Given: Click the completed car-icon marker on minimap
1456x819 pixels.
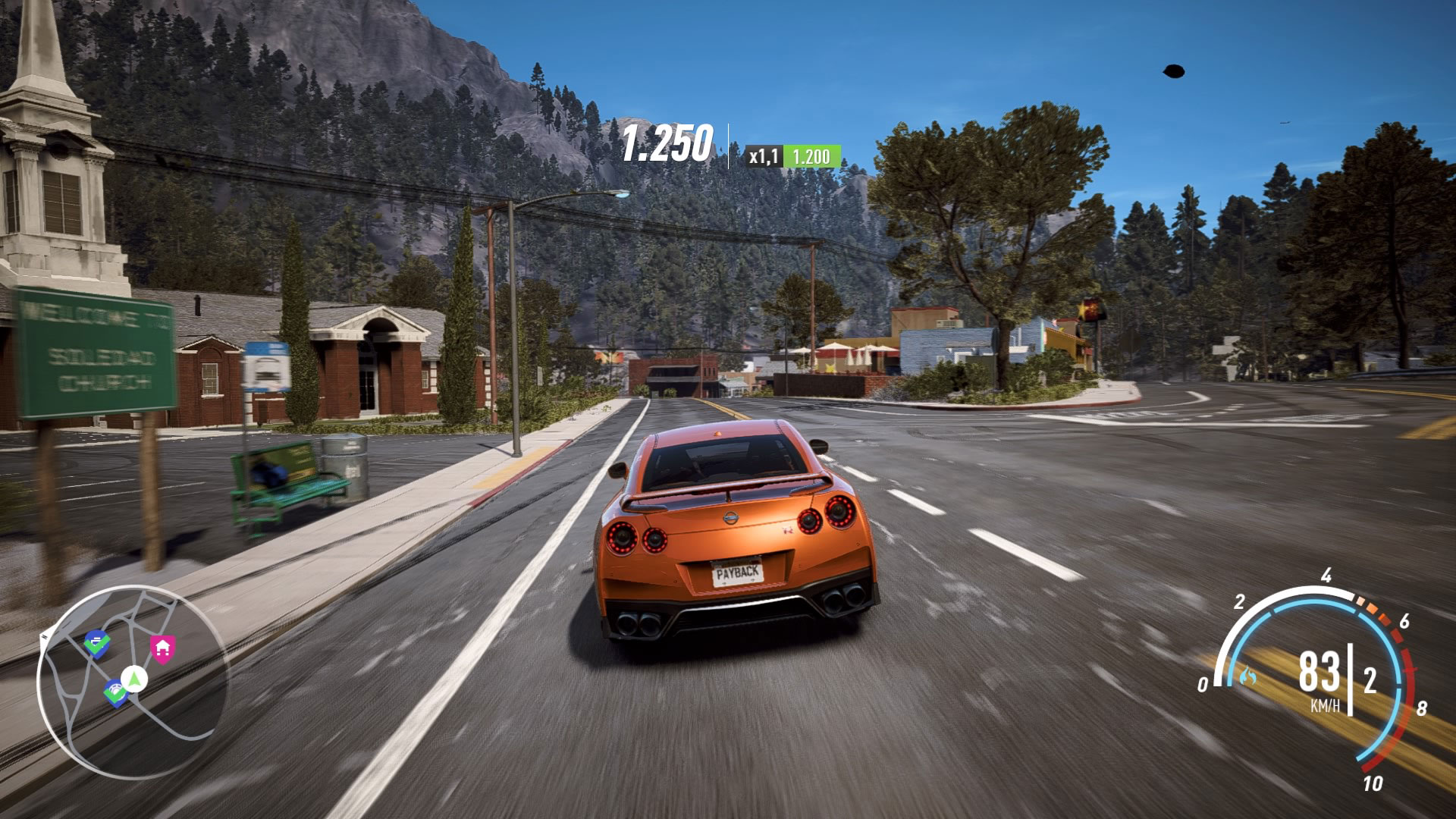Looking at the screenshot, I should point(96,643).
